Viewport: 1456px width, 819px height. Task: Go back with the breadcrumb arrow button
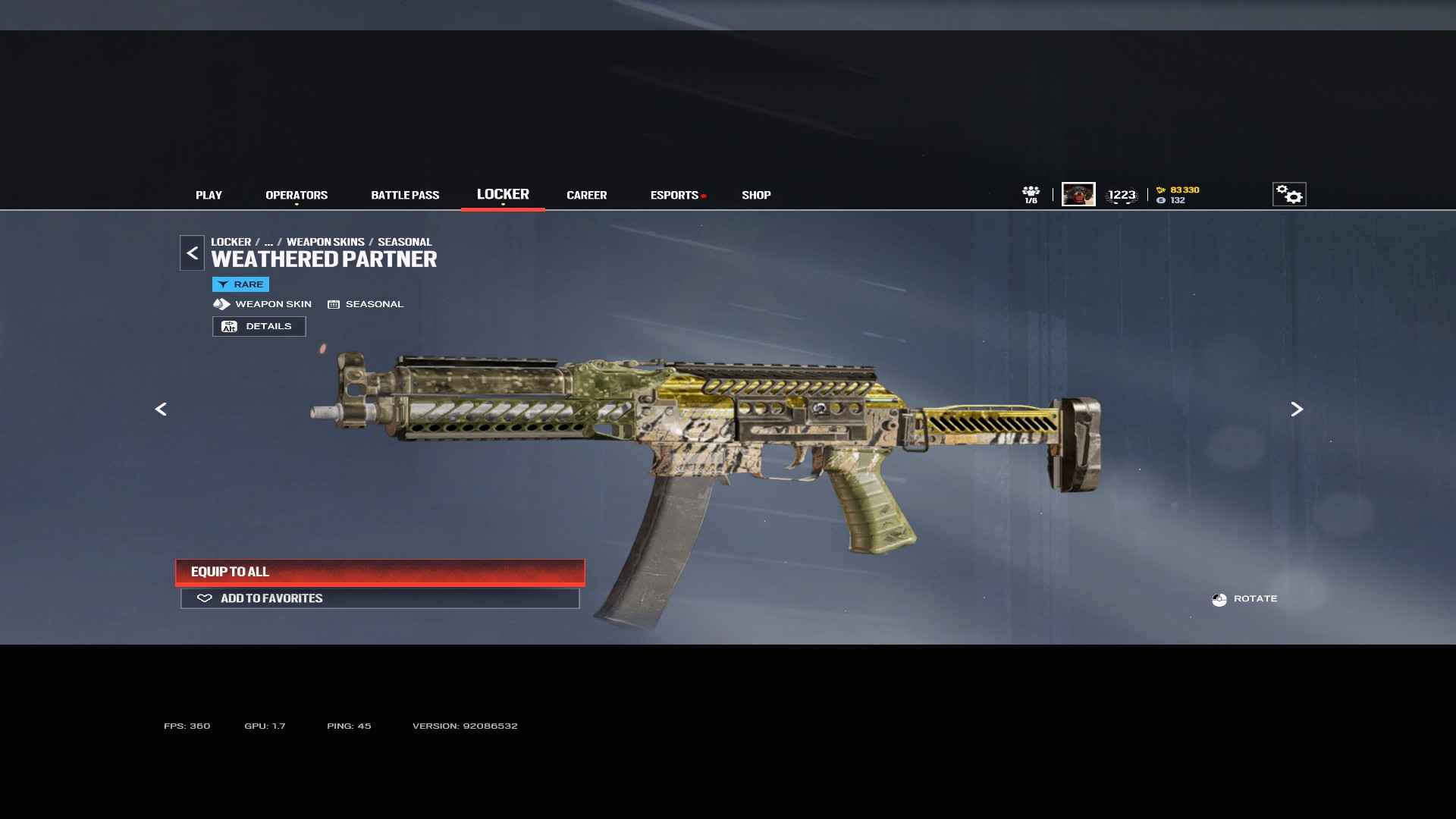click(192, 253)
